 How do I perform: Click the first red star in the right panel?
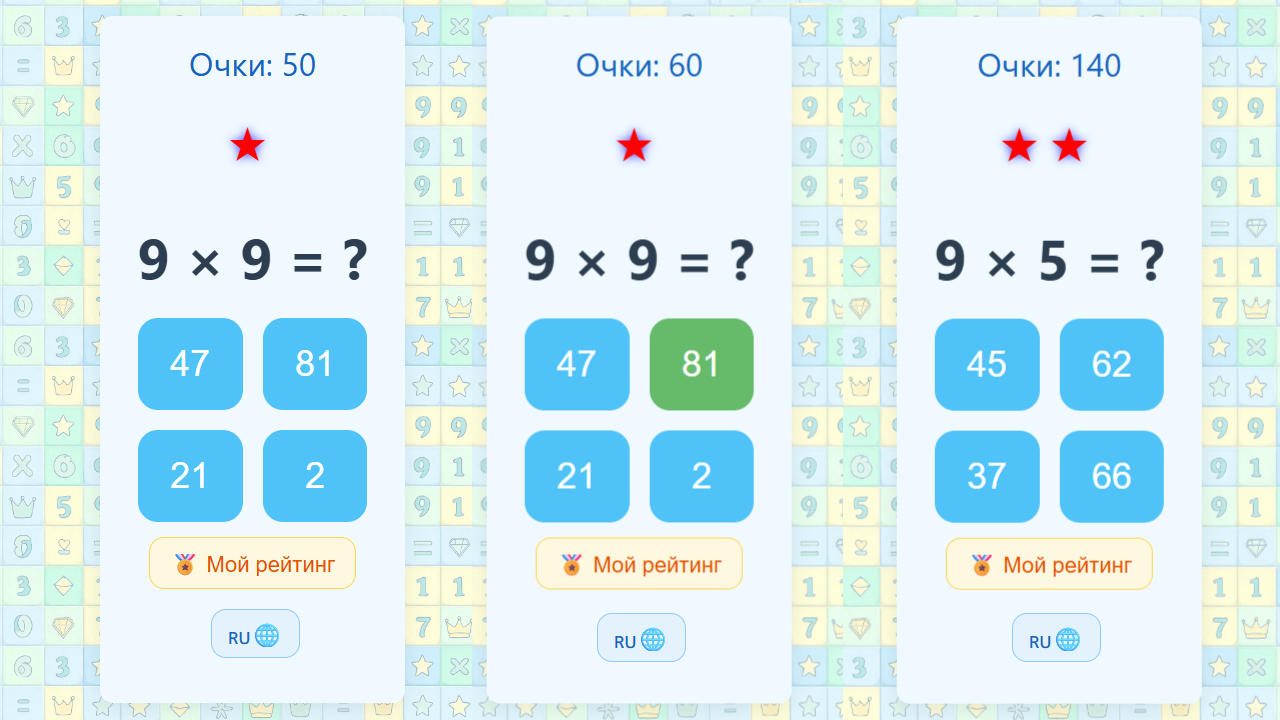click(1018, 146)
